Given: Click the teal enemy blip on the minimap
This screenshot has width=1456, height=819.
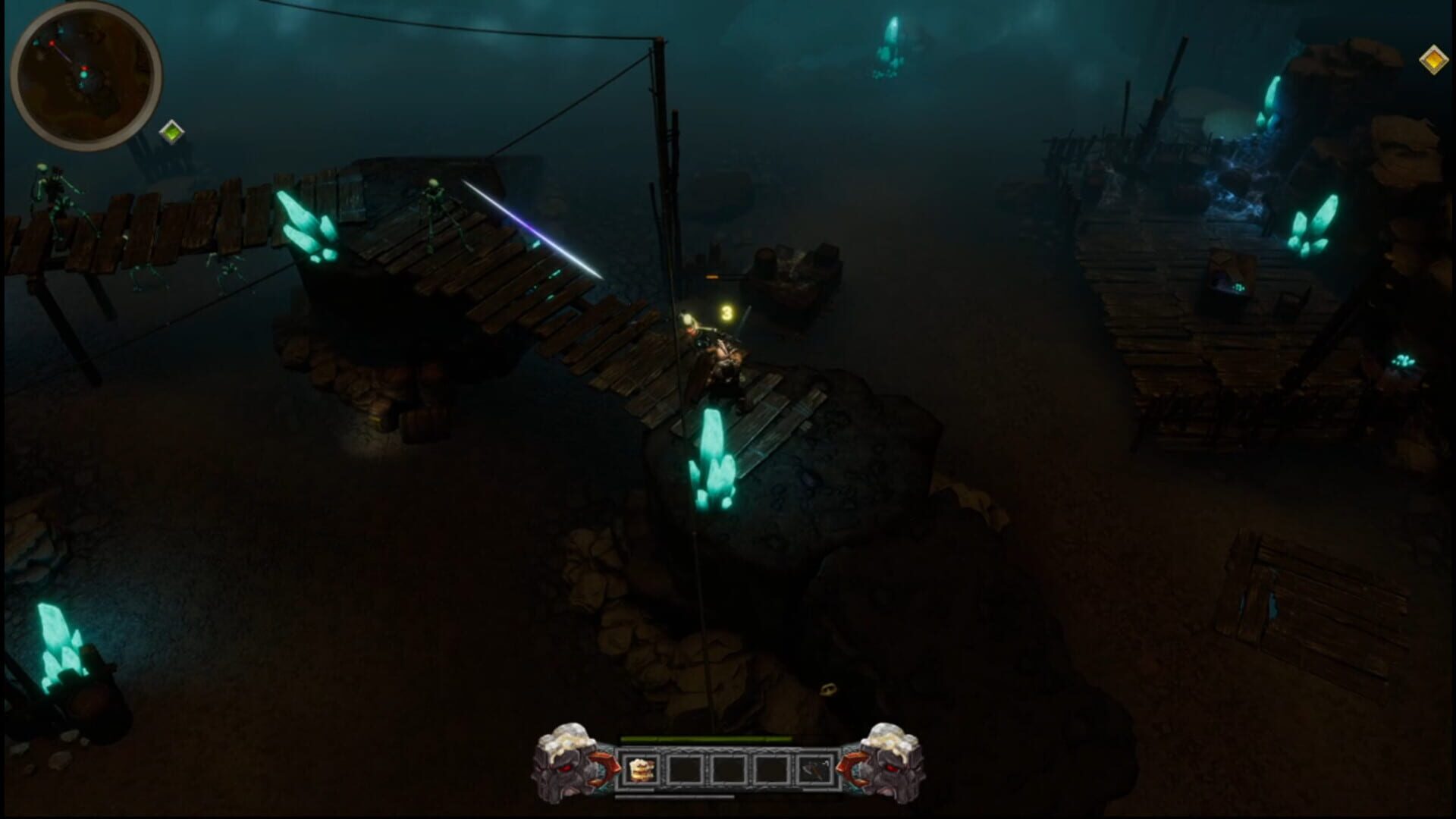Looking at the screenshot, I should 83,75.
